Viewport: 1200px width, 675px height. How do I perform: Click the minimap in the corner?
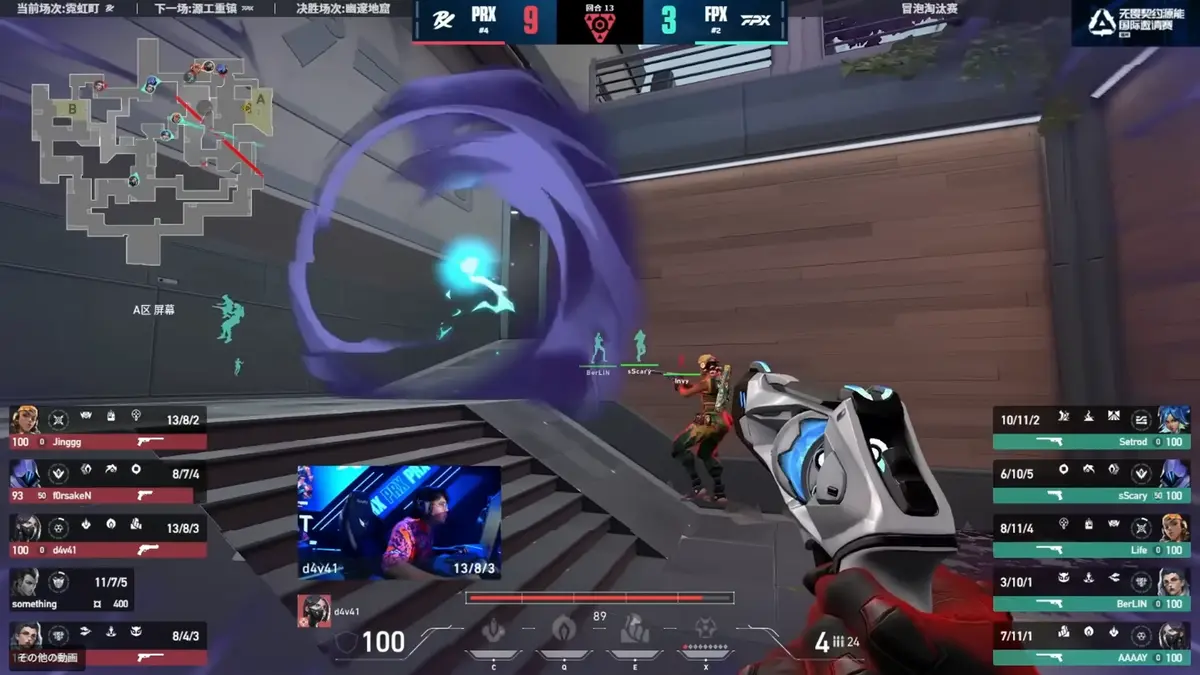click(152, 160)
